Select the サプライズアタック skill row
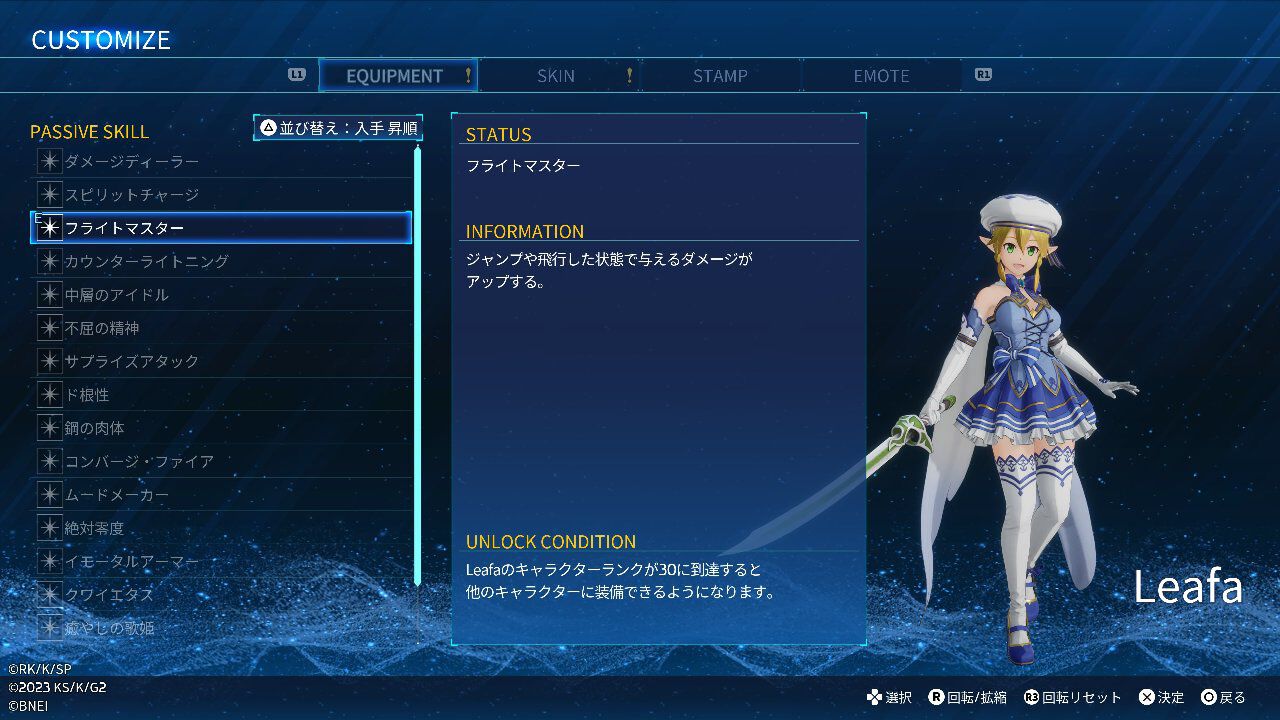The image size is (1280, 720). tap(221, 361)
